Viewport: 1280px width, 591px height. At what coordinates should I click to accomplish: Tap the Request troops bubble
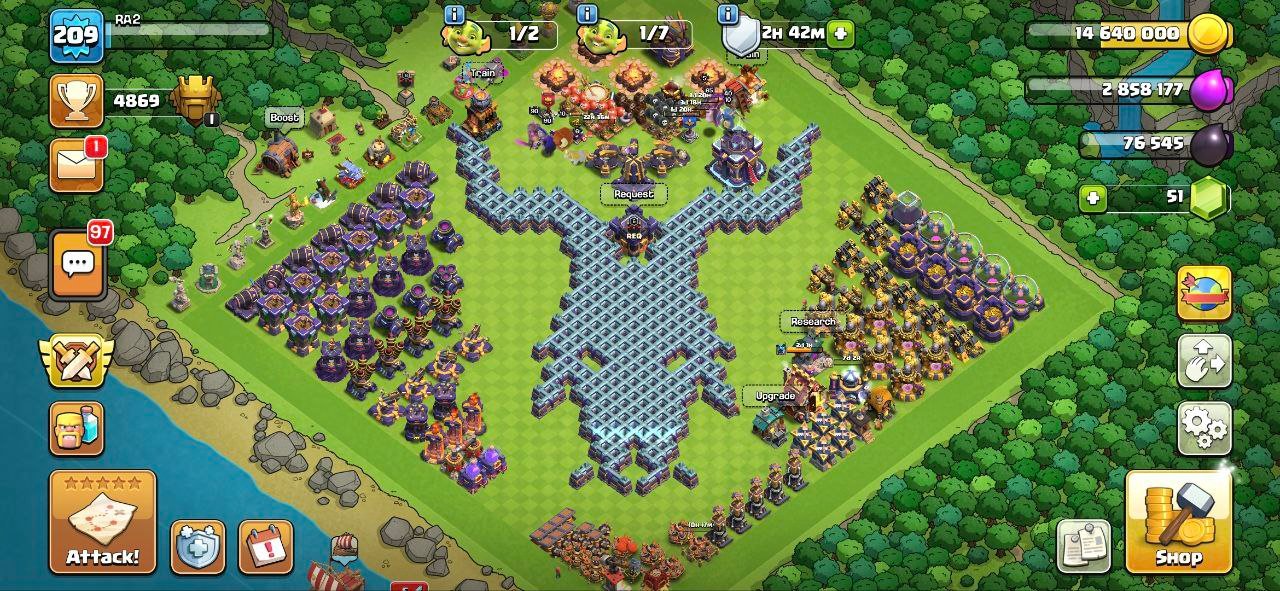click(633, 193)
